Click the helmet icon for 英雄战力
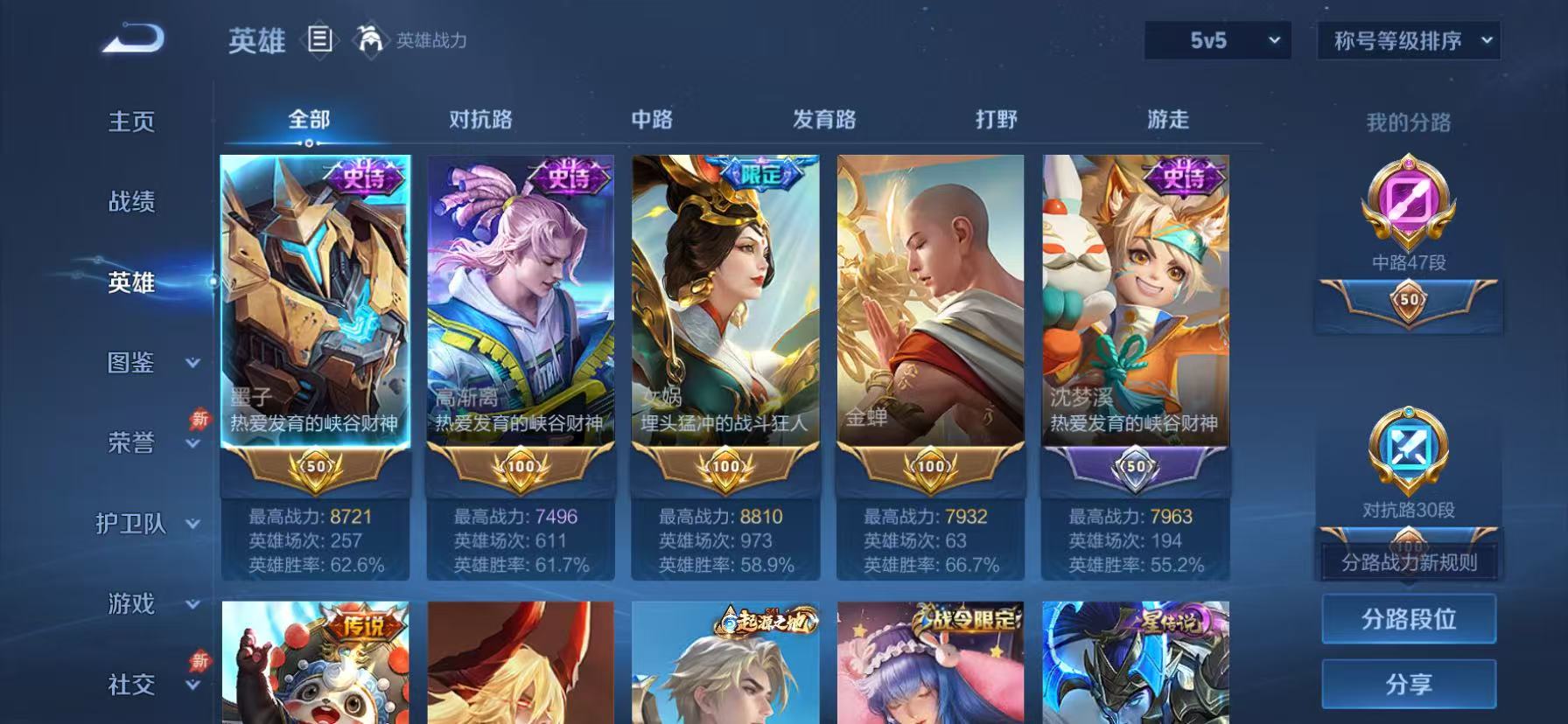 pos(371,40)
